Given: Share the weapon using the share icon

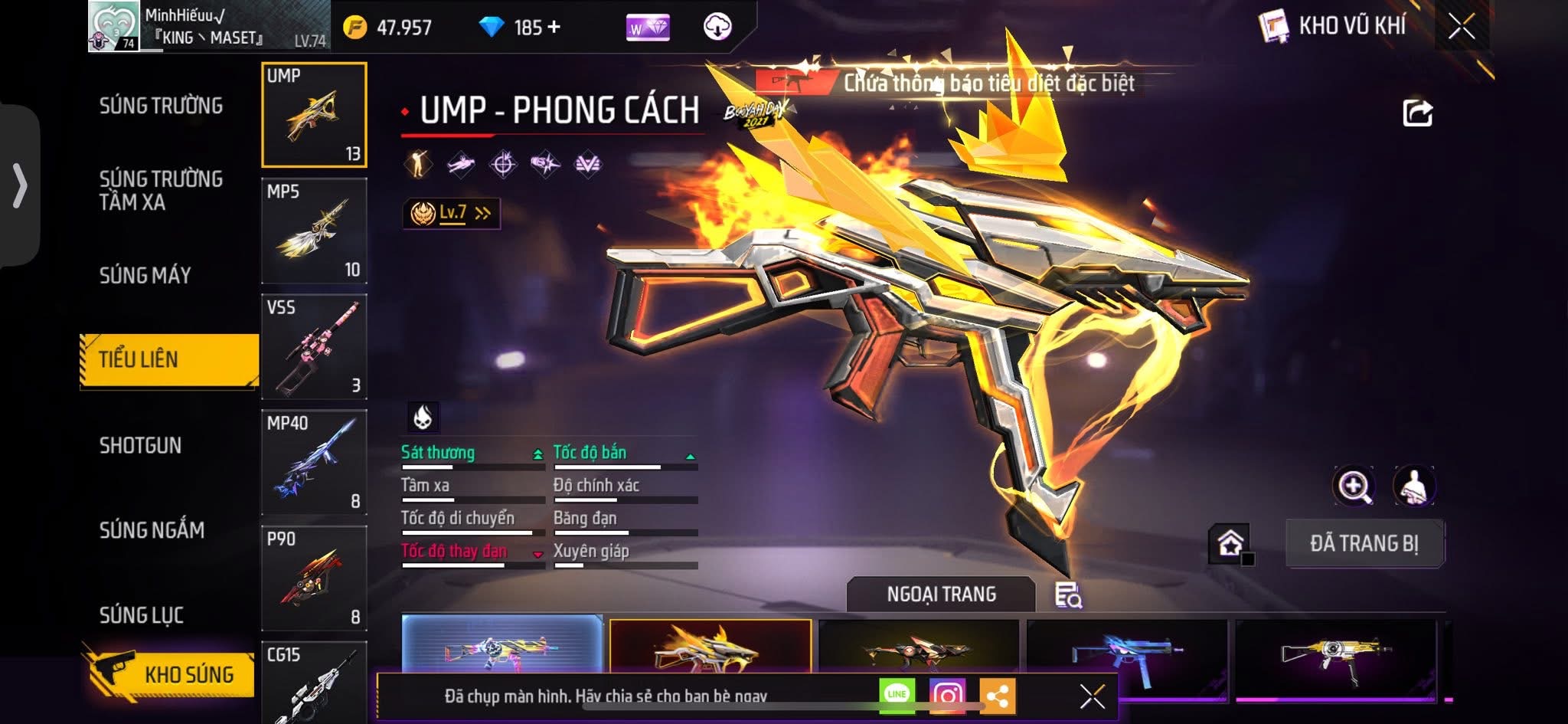Looking at the screenshot, I should pyautogui.click(x=1416, y=113).
